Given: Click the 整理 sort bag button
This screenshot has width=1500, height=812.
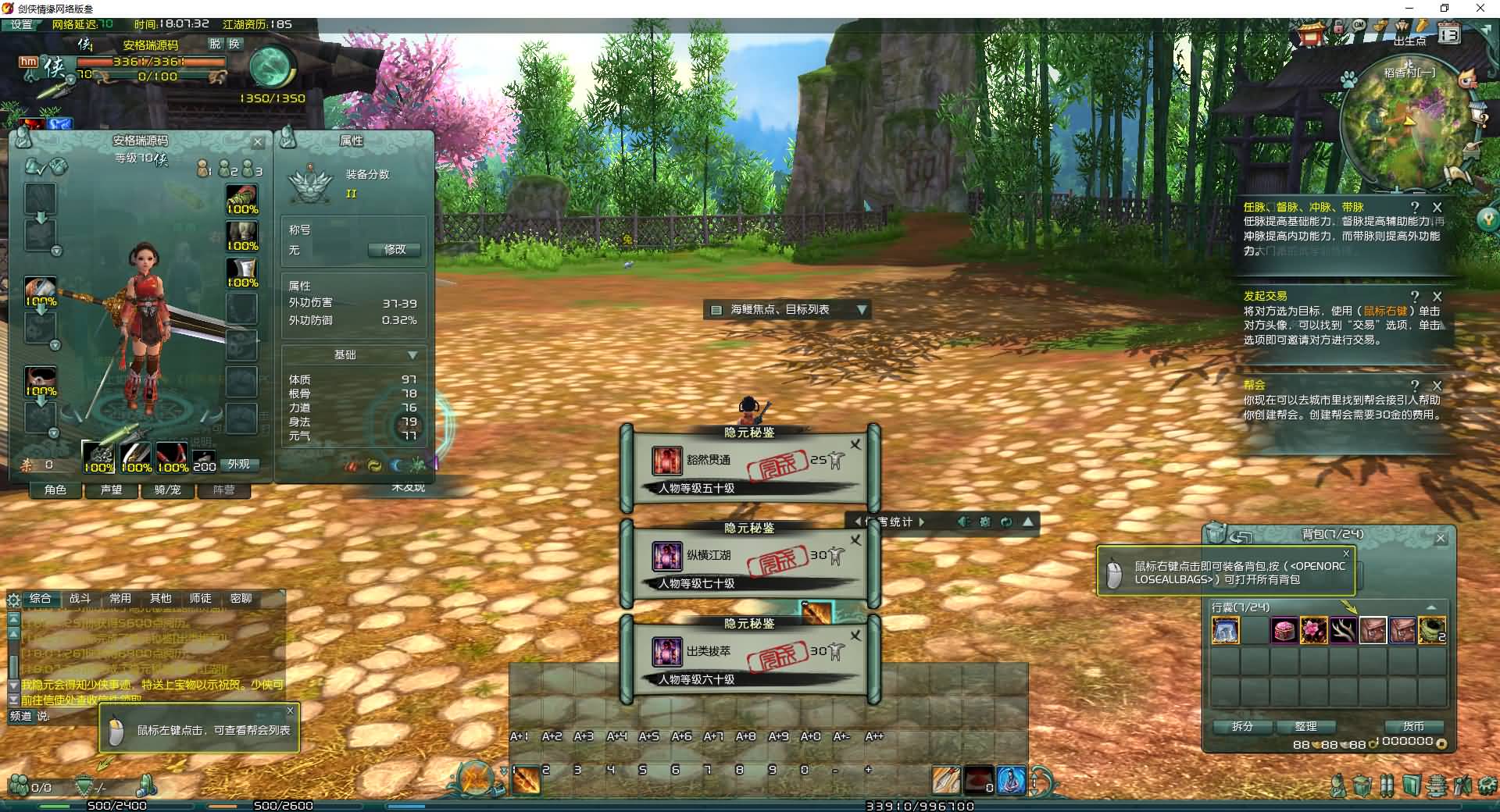Looking at the screenshot, I should 1305,726.
